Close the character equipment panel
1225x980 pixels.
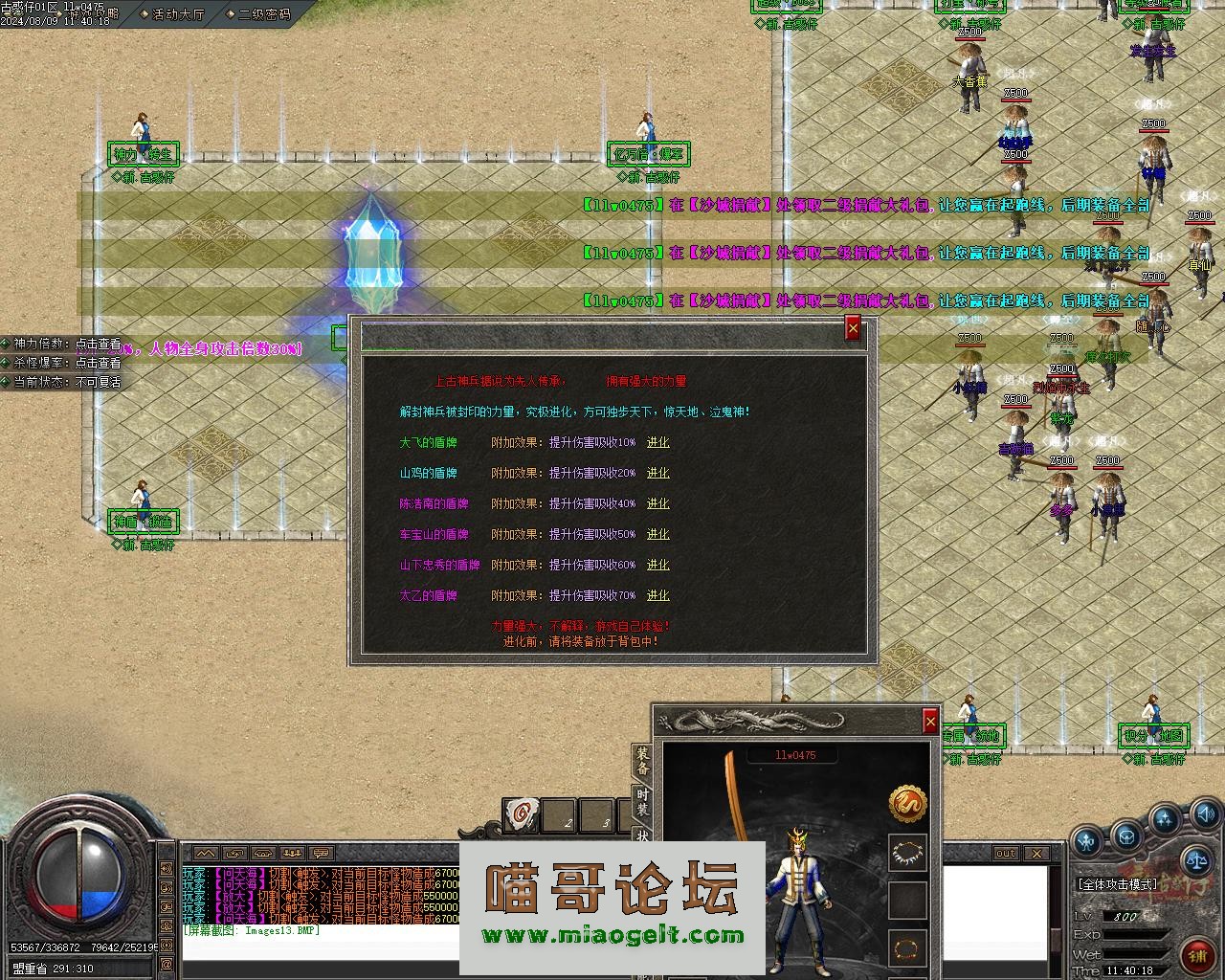click(929, 722)
